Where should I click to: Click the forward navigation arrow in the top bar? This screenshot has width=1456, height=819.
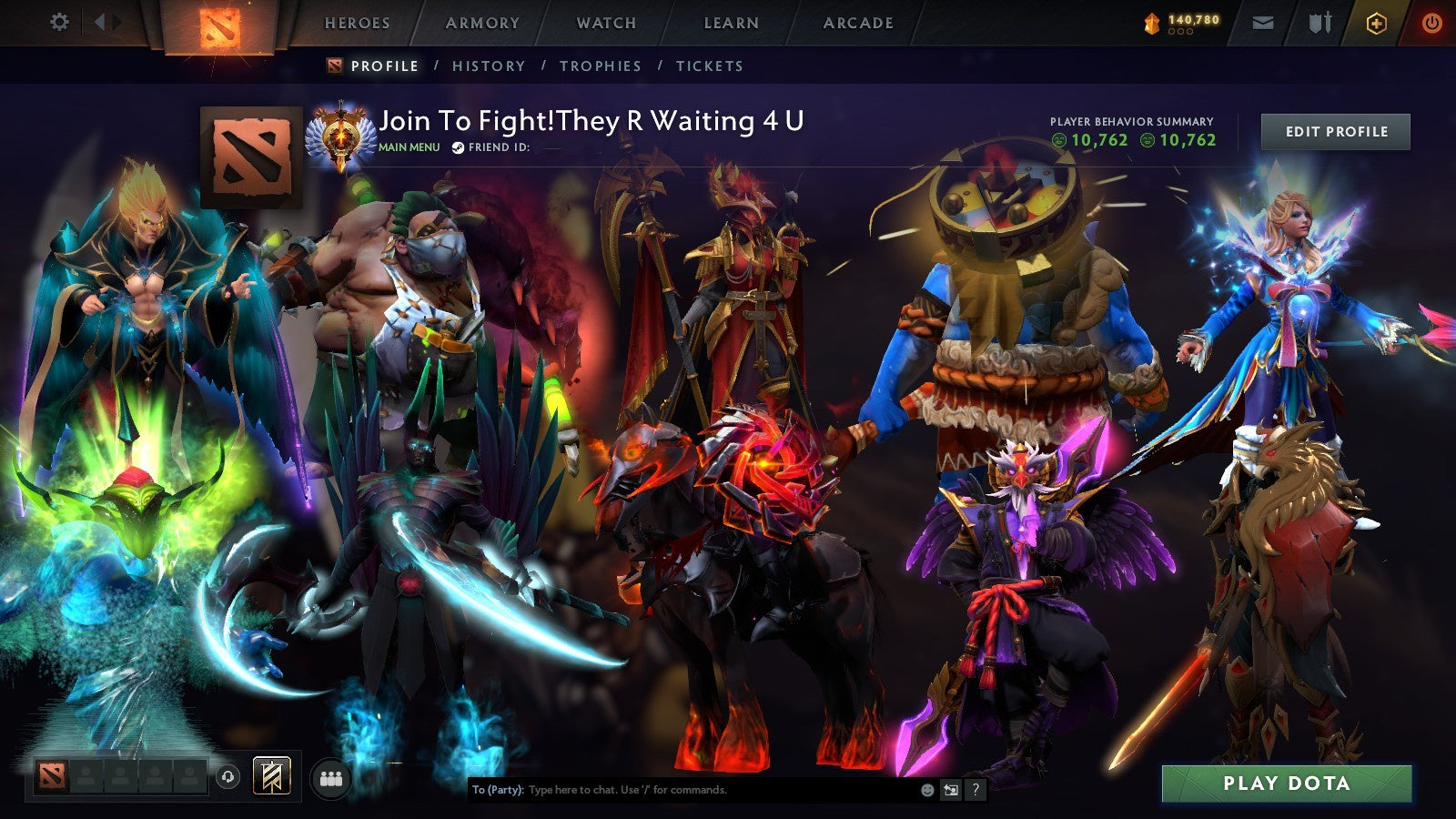(116, 22)
